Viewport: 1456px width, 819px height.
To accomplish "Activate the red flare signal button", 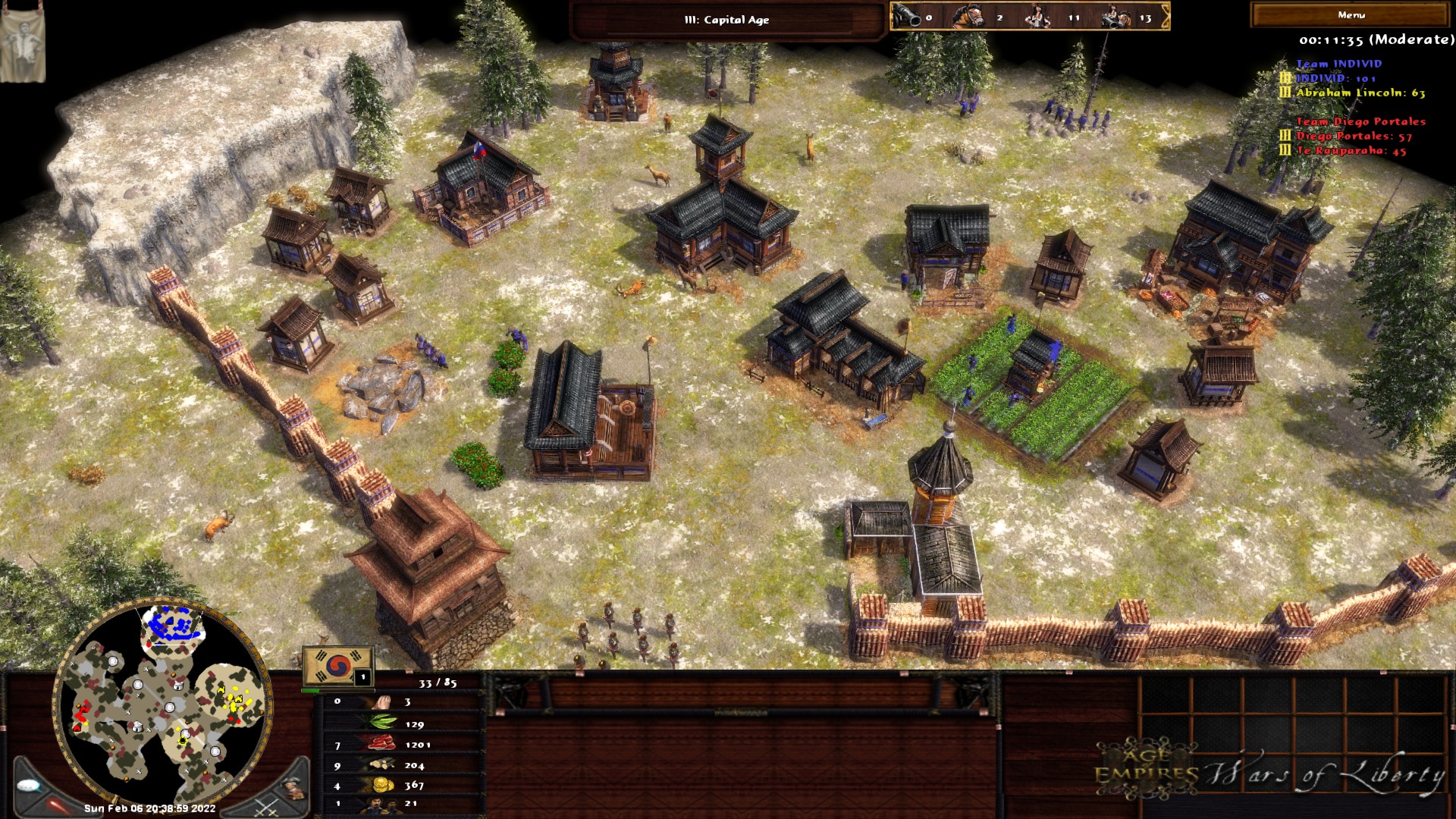I will (x=58, y=804).
